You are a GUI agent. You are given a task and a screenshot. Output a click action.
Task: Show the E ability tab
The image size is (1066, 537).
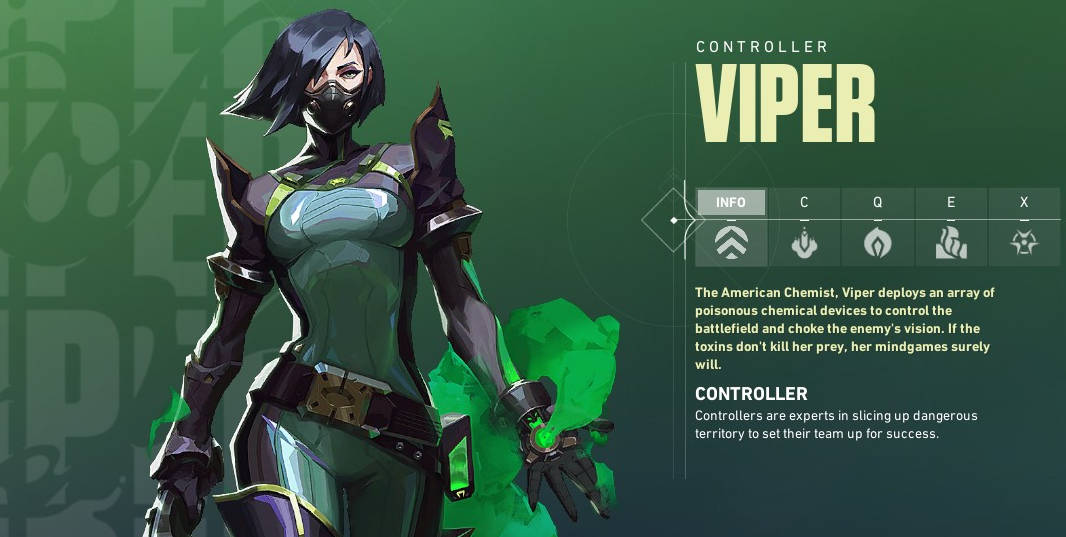coord(951,202)
